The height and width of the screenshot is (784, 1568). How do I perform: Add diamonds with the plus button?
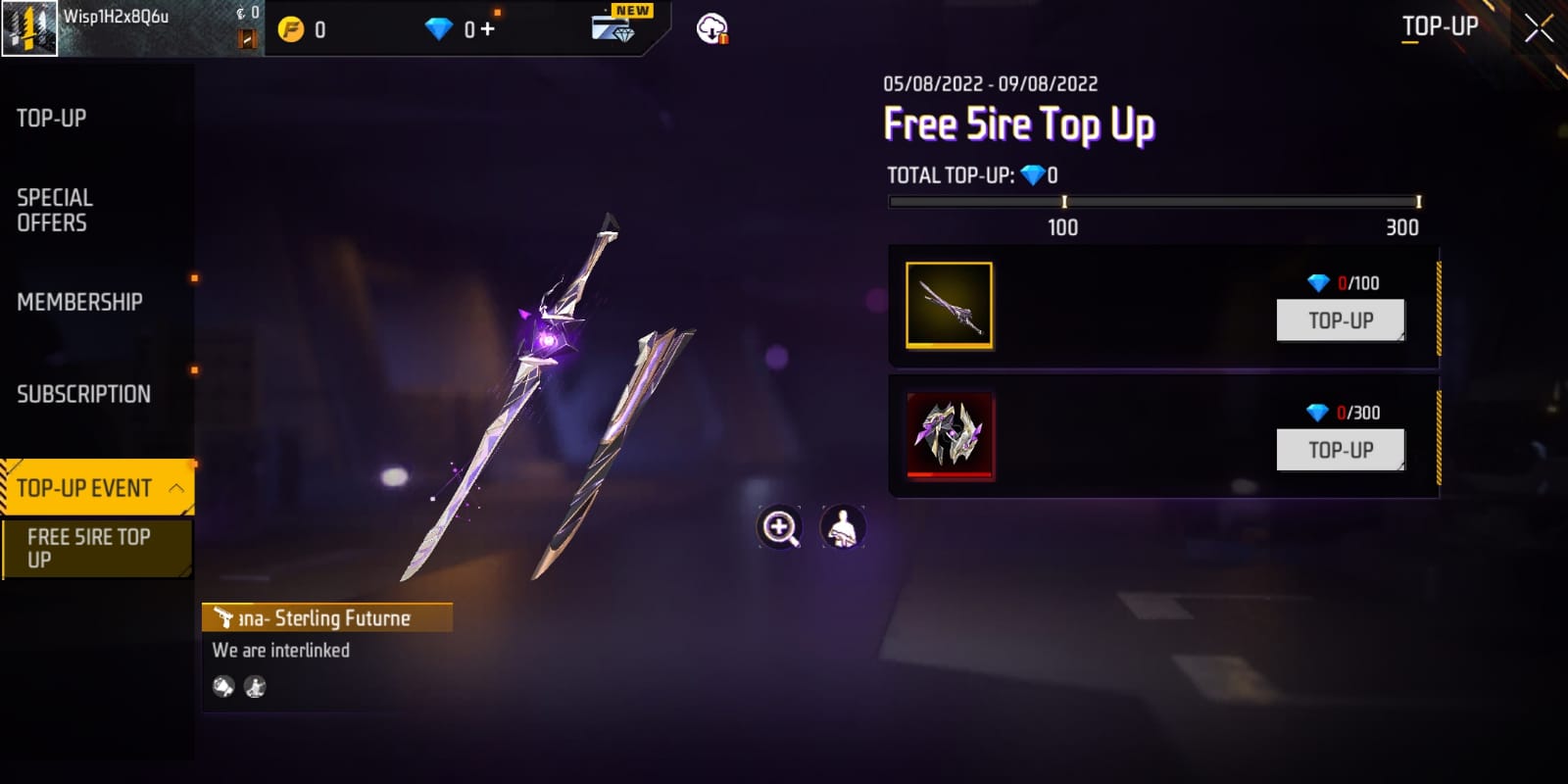point(488,29)
